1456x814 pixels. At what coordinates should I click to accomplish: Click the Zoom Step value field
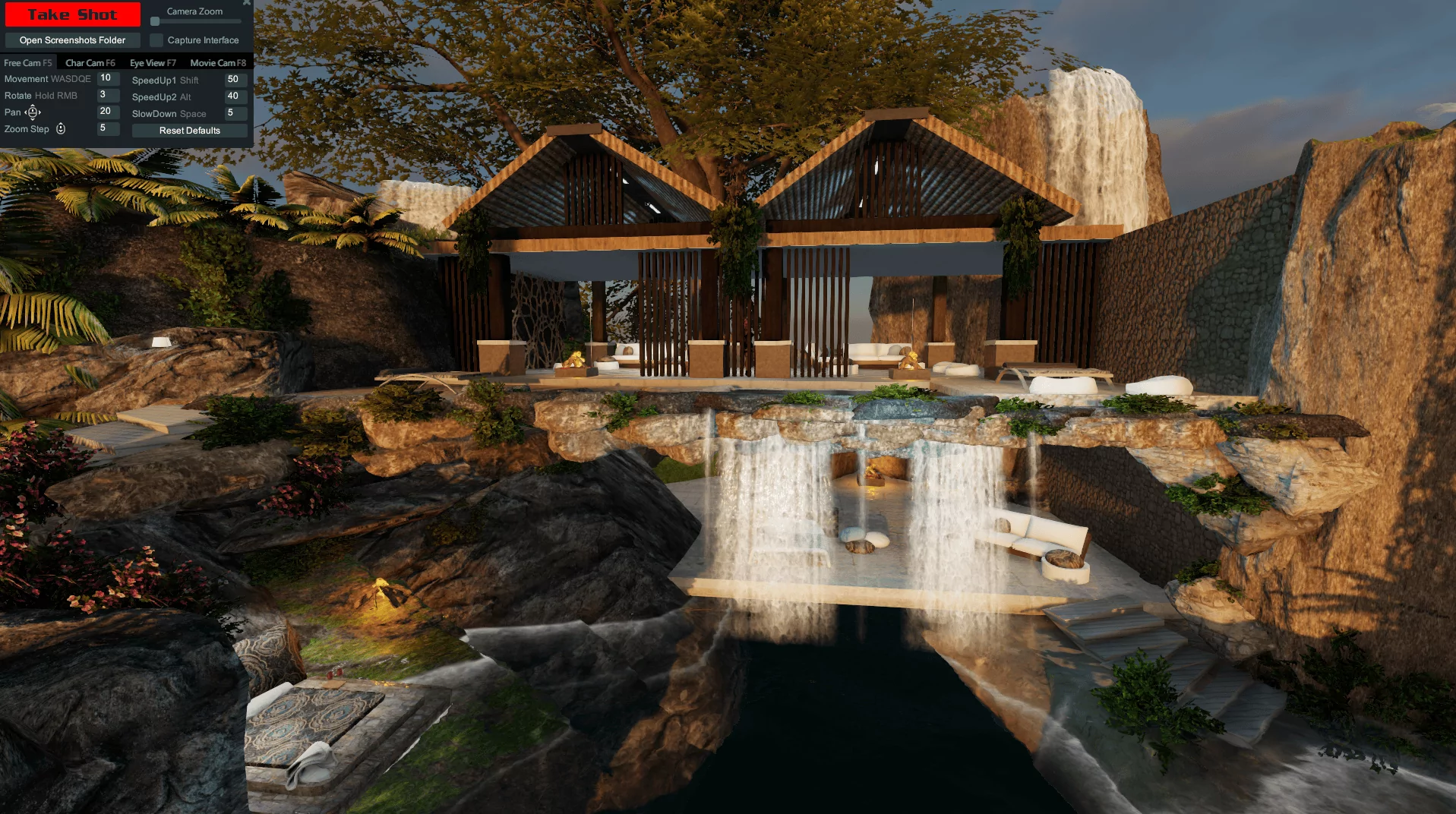click(107, 128)
